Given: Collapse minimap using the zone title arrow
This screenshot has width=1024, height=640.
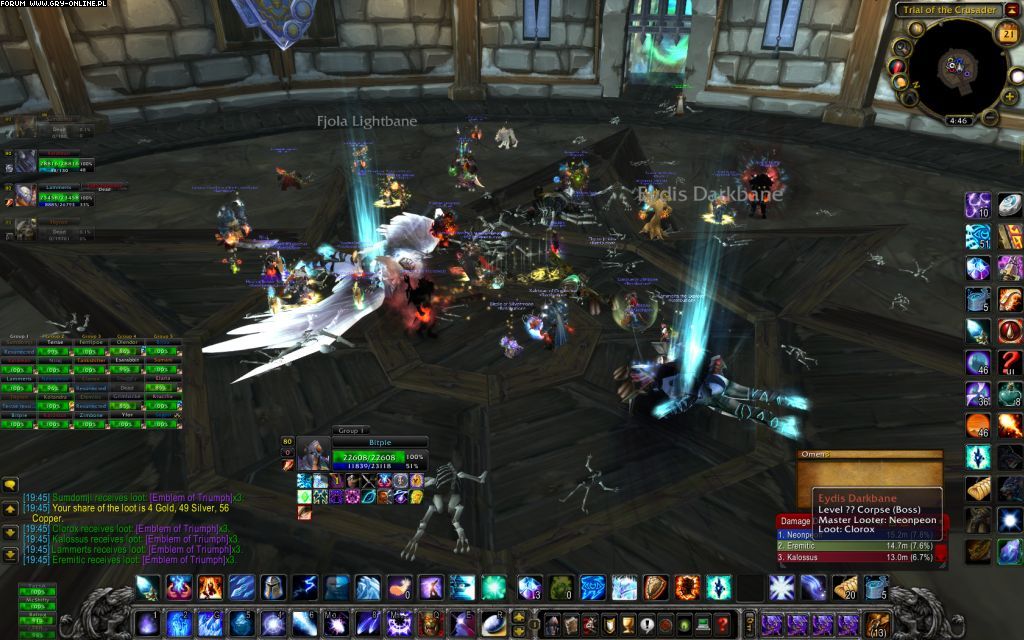Looking at the screenshot, I should [1010, 10].
